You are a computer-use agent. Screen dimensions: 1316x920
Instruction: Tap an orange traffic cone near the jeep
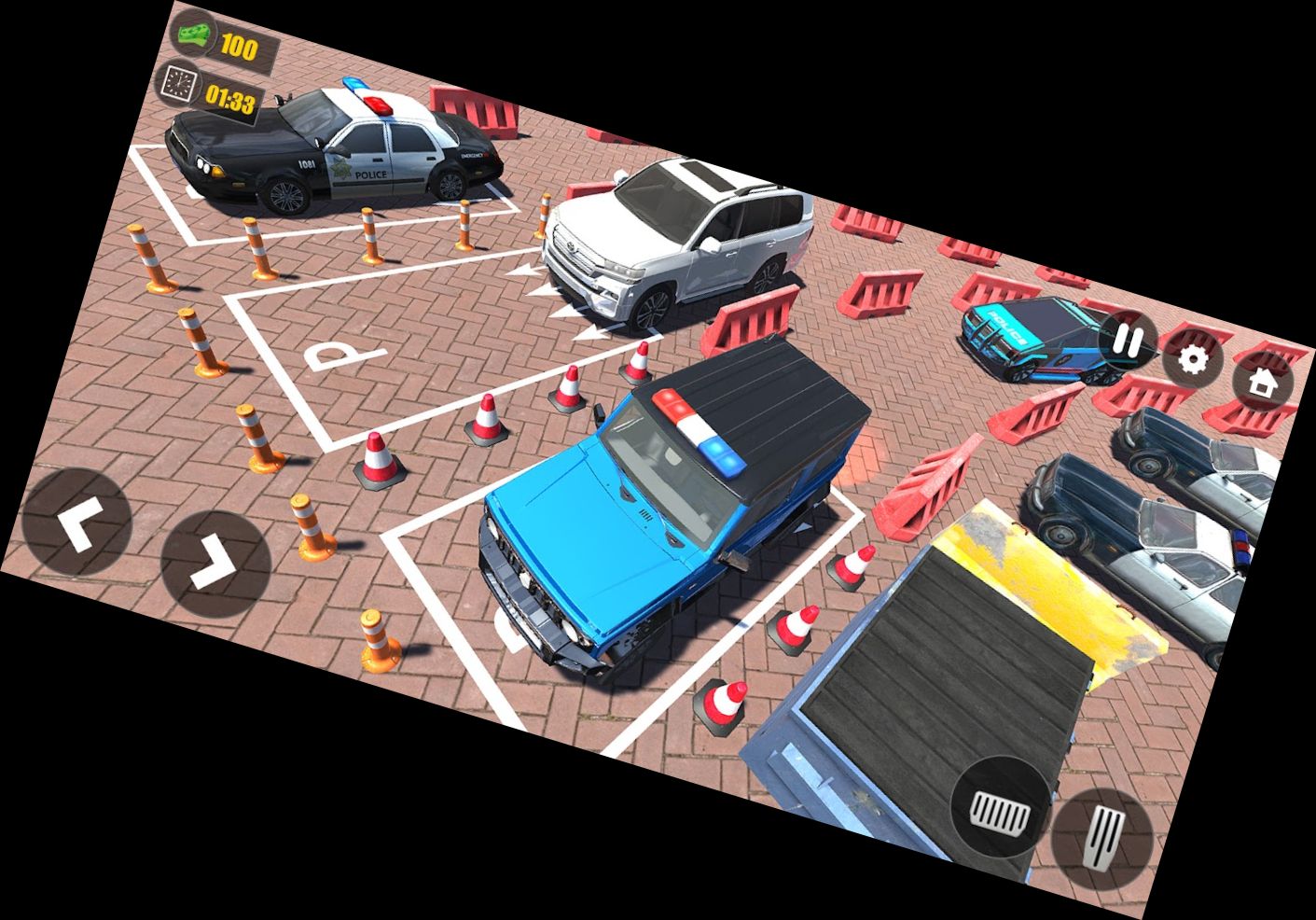point(484,419)
